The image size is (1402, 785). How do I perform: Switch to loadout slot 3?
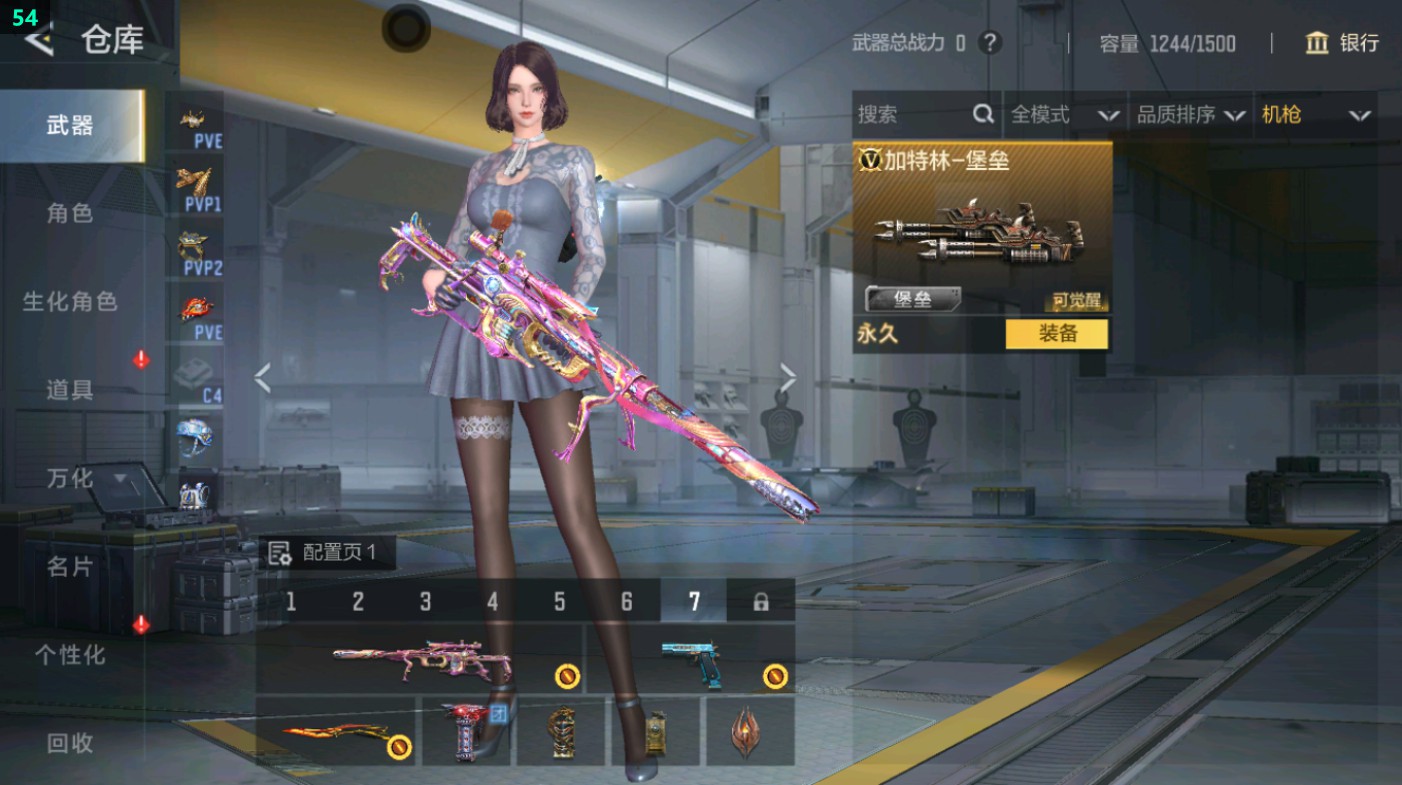pos(425,601)
